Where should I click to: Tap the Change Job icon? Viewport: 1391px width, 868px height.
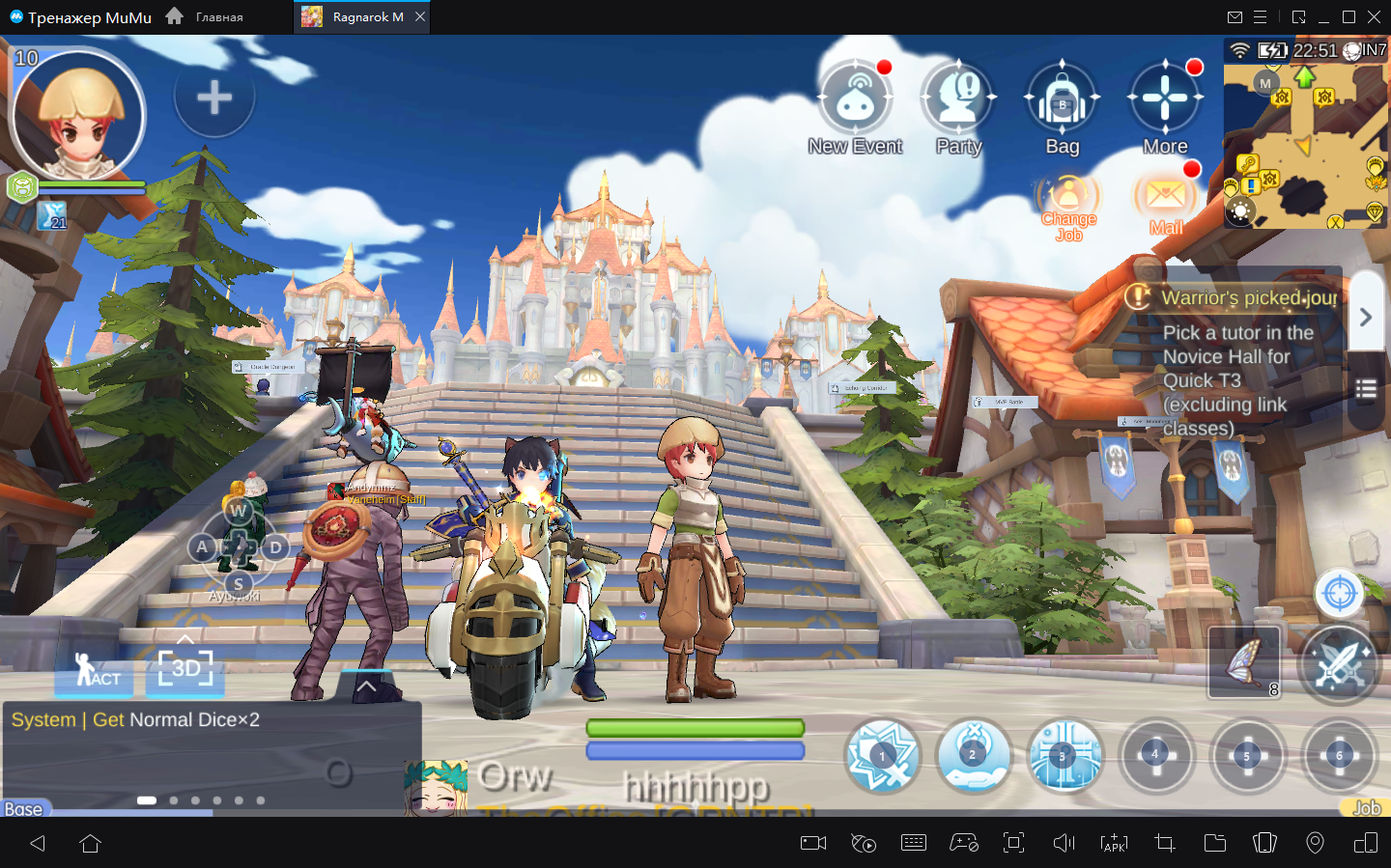point(1068,198)
